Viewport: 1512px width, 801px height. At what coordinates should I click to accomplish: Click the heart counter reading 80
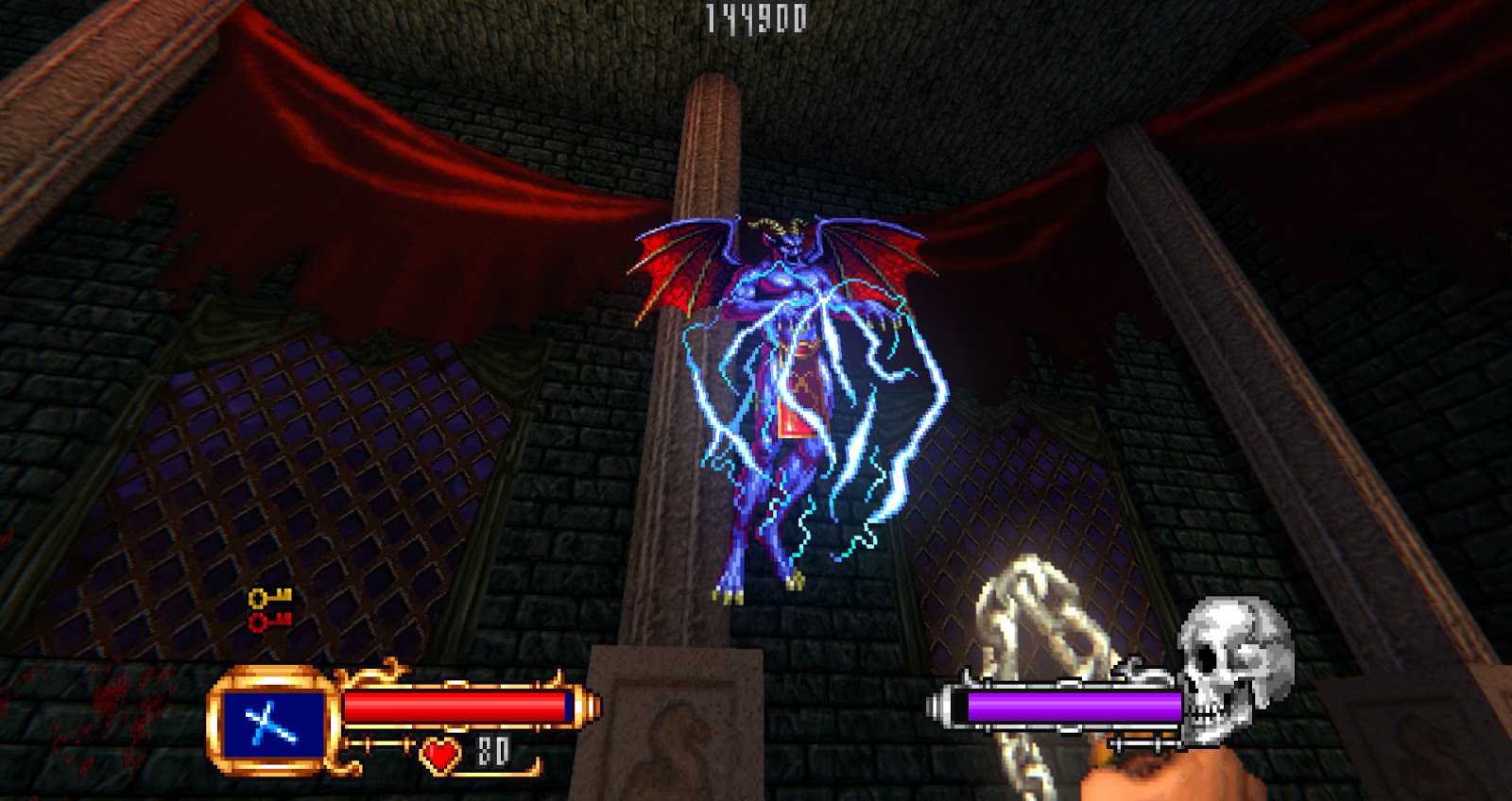tap(490, 754)
